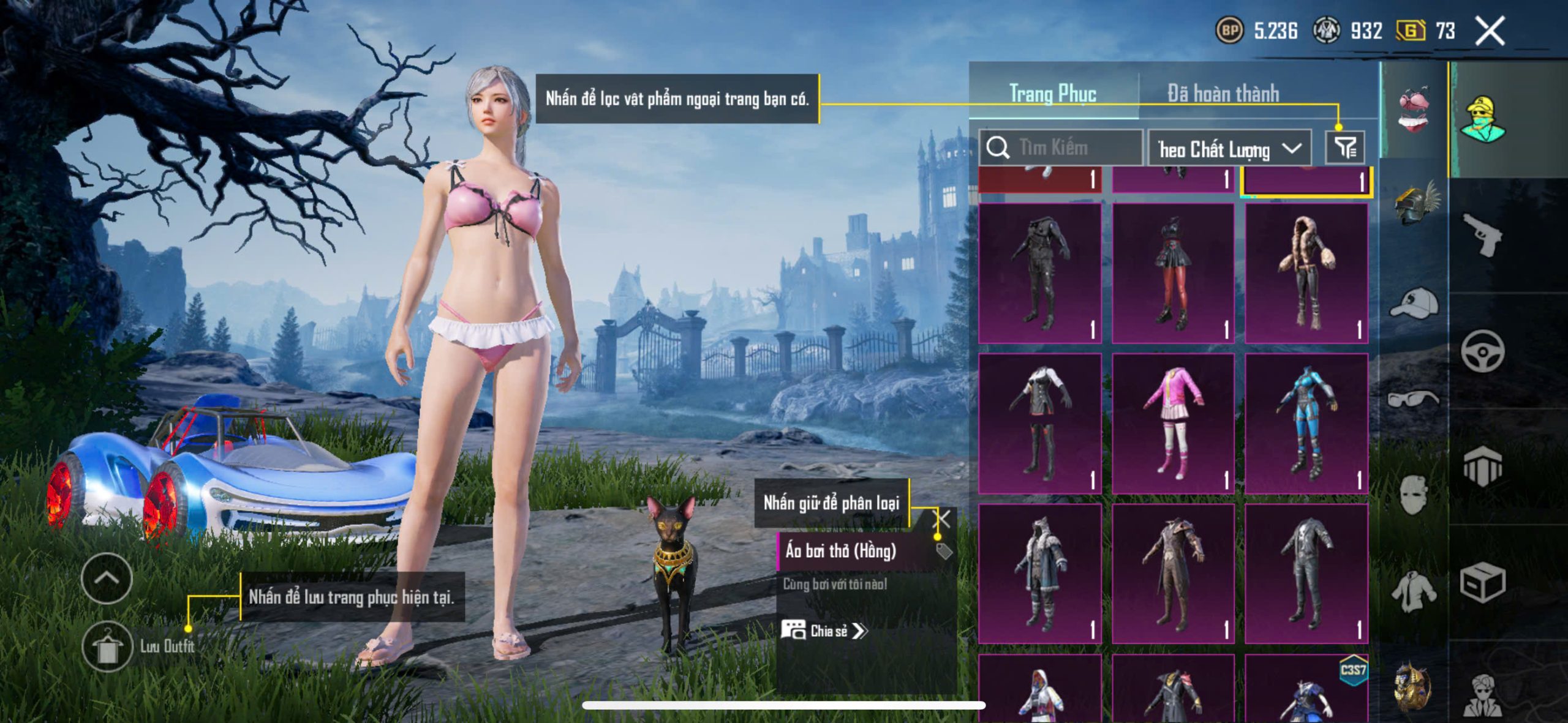
Task: Save current look with Lưu Outfit
Action: 108,647
